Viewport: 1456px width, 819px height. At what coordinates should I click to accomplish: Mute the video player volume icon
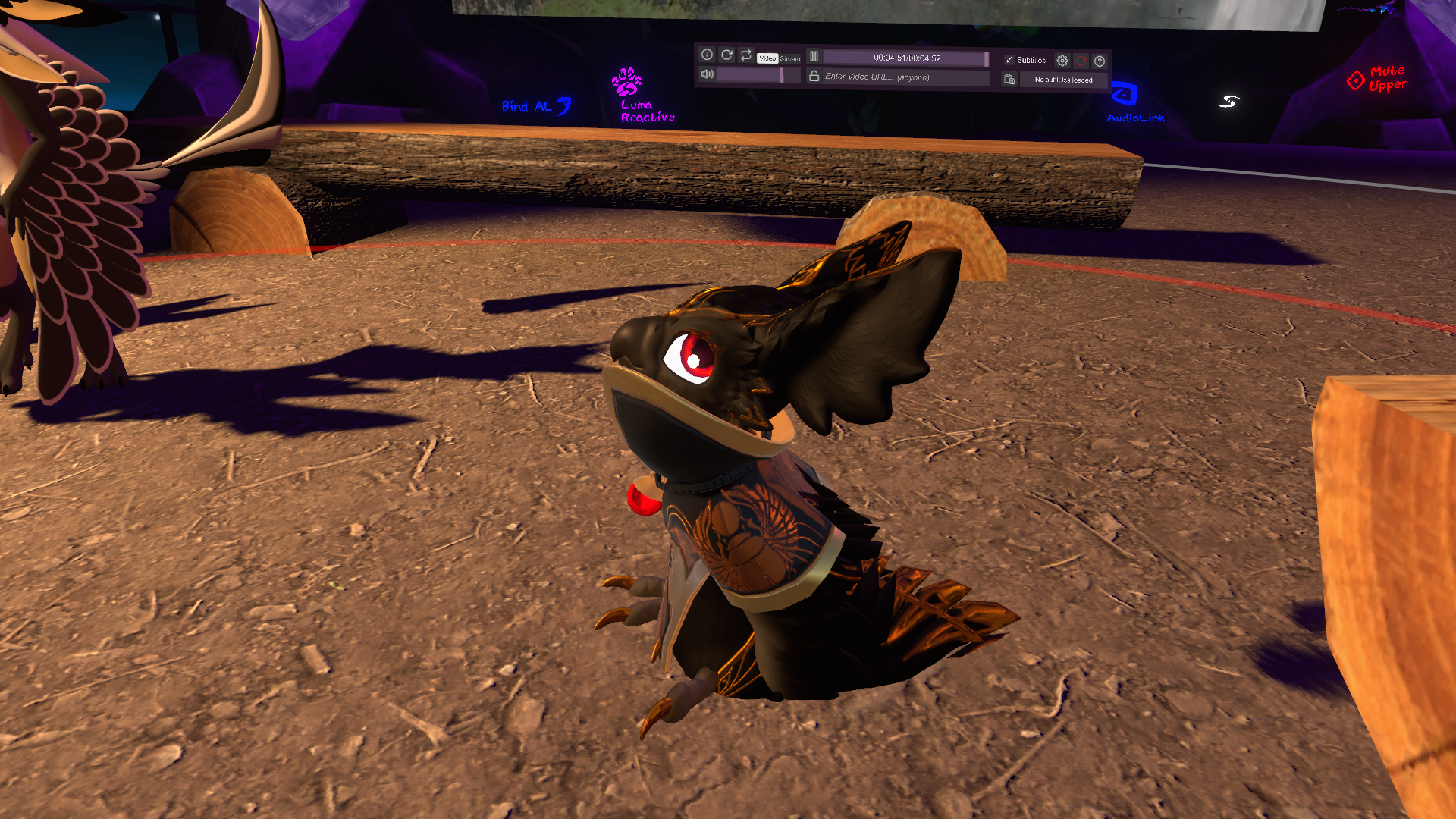[707, 74]
